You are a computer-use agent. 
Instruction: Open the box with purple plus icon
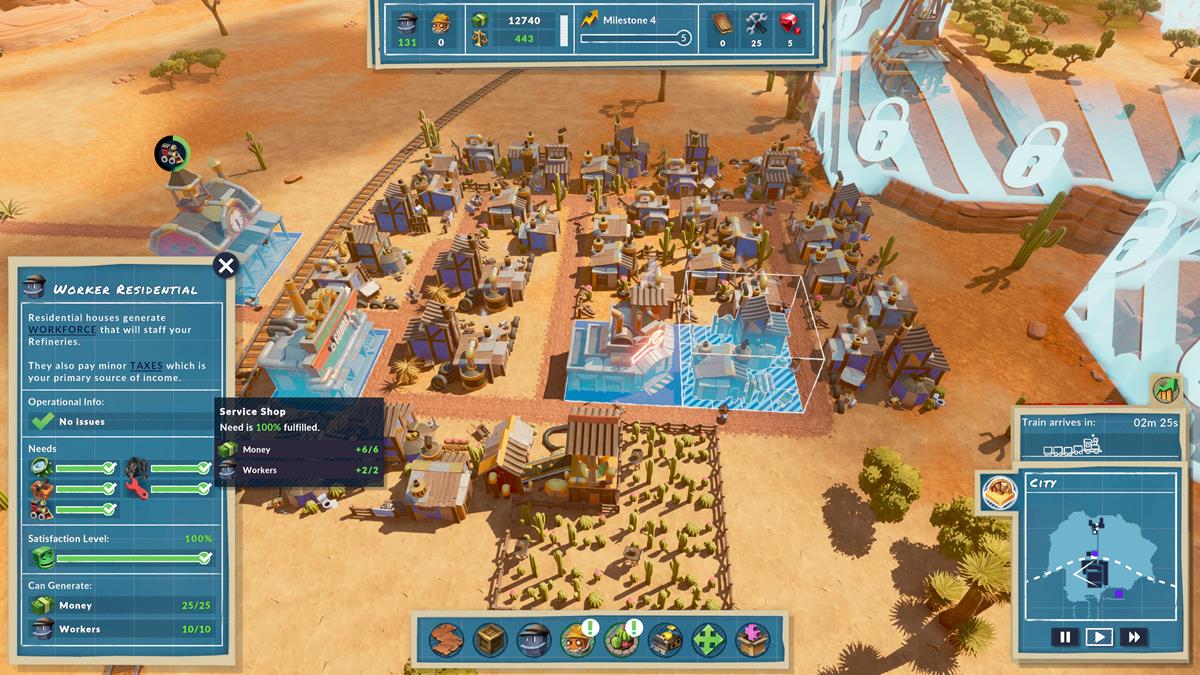point(753,640)
